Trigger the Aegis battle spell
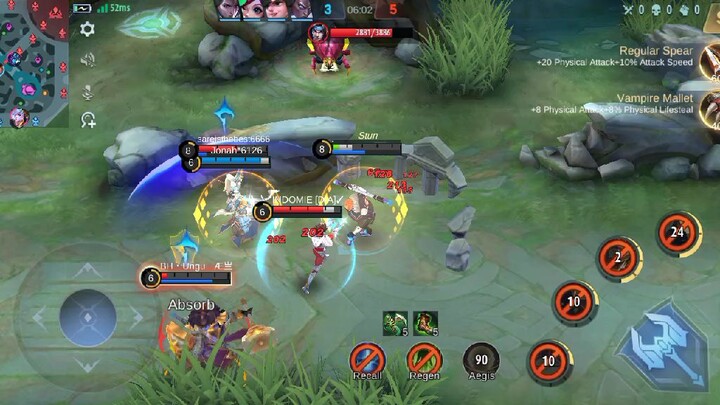 [x=481, y=358]
